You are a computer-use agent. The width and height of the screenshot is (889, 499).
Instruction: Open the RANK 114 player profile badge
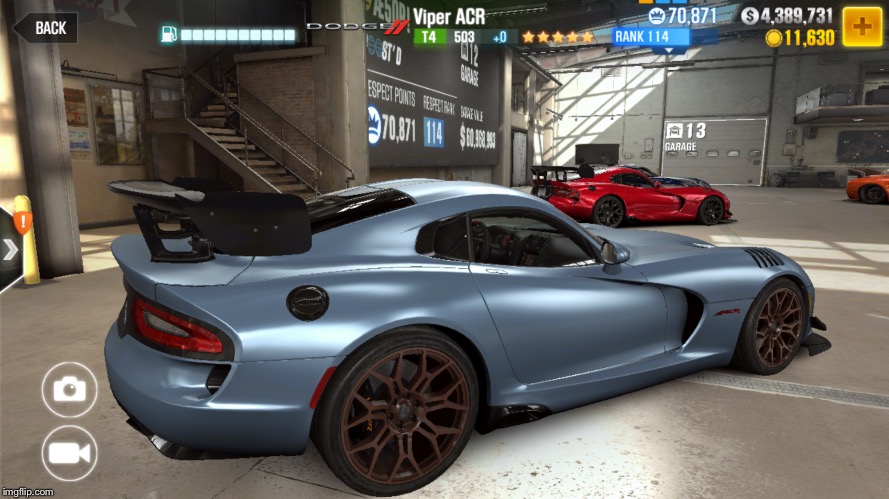651,37
